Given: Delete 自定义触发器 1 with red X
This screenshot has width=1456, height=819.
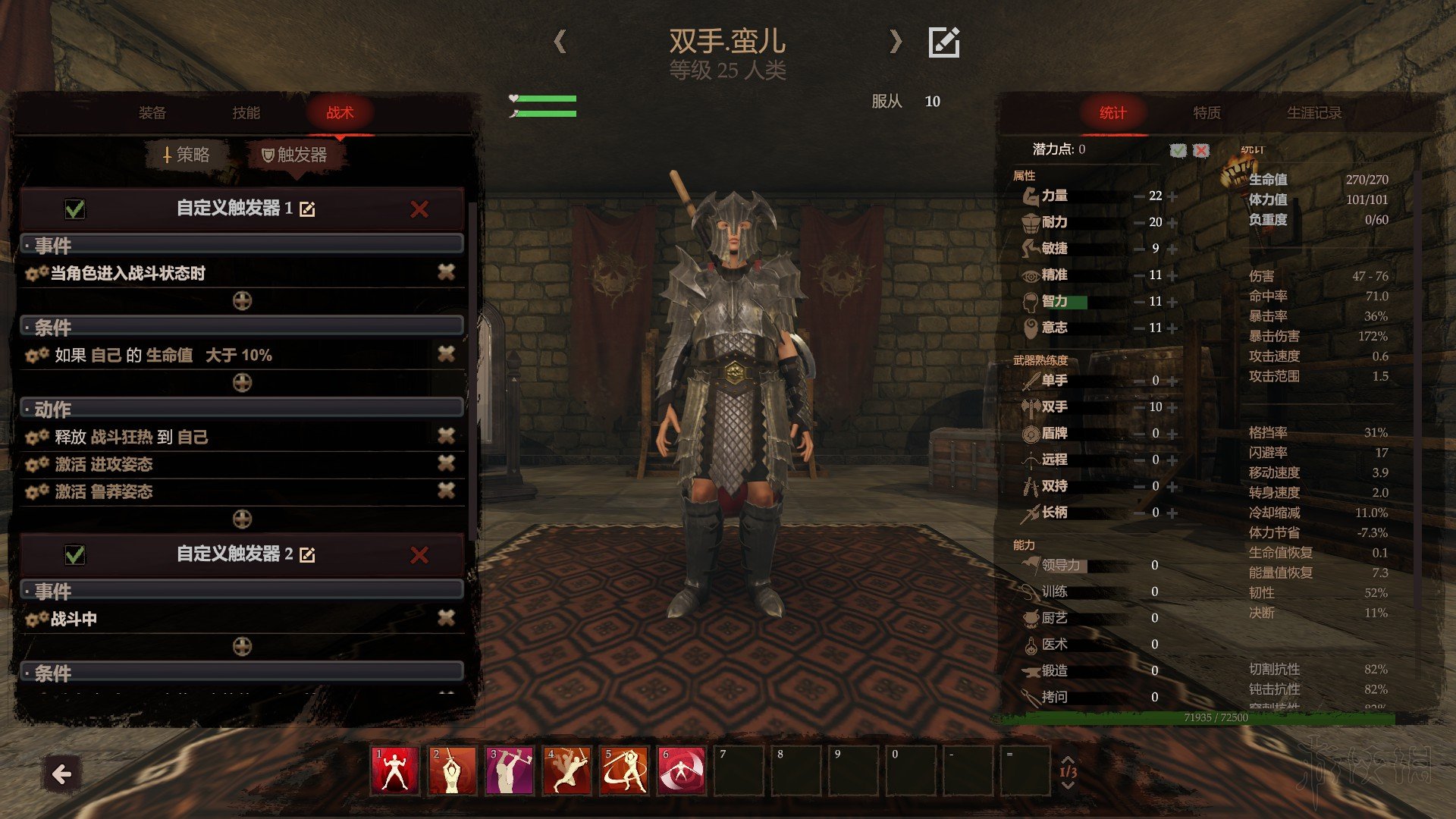Looking at the screenshot, I should pos(419,209).
